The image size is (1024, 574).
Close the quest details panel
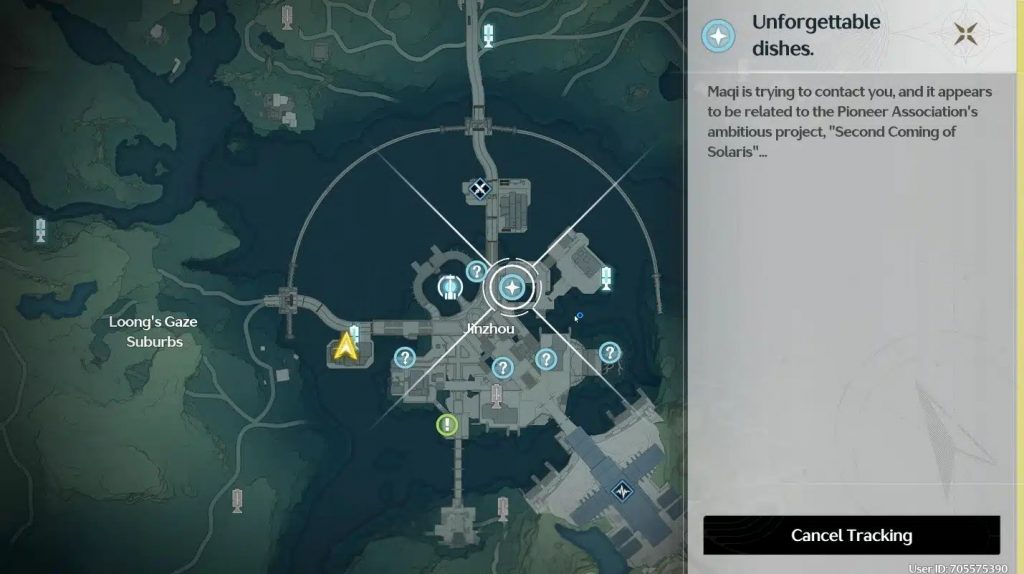coord(965,34)
